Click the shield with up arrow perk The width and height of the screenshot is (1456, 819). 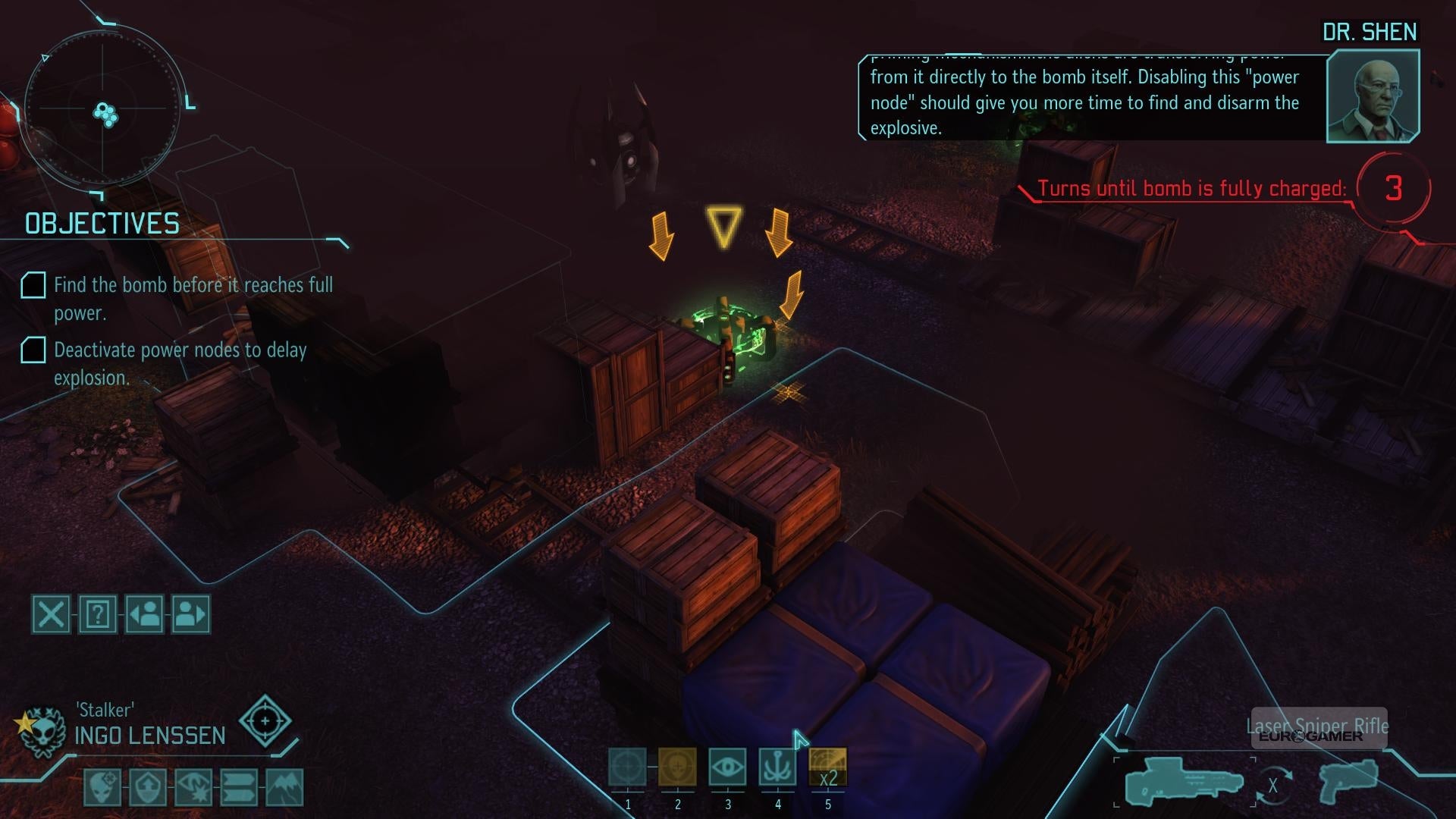pos(148,788)
